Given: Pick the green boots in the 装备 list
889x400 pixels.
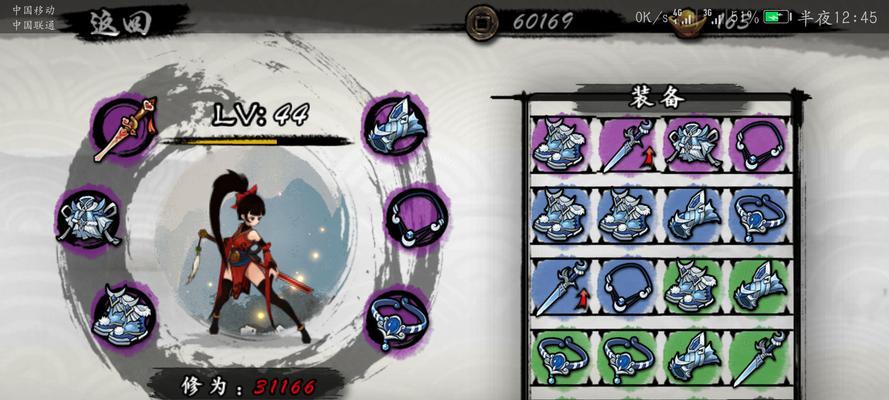Looking at the screenshot, I should (692, 285).
